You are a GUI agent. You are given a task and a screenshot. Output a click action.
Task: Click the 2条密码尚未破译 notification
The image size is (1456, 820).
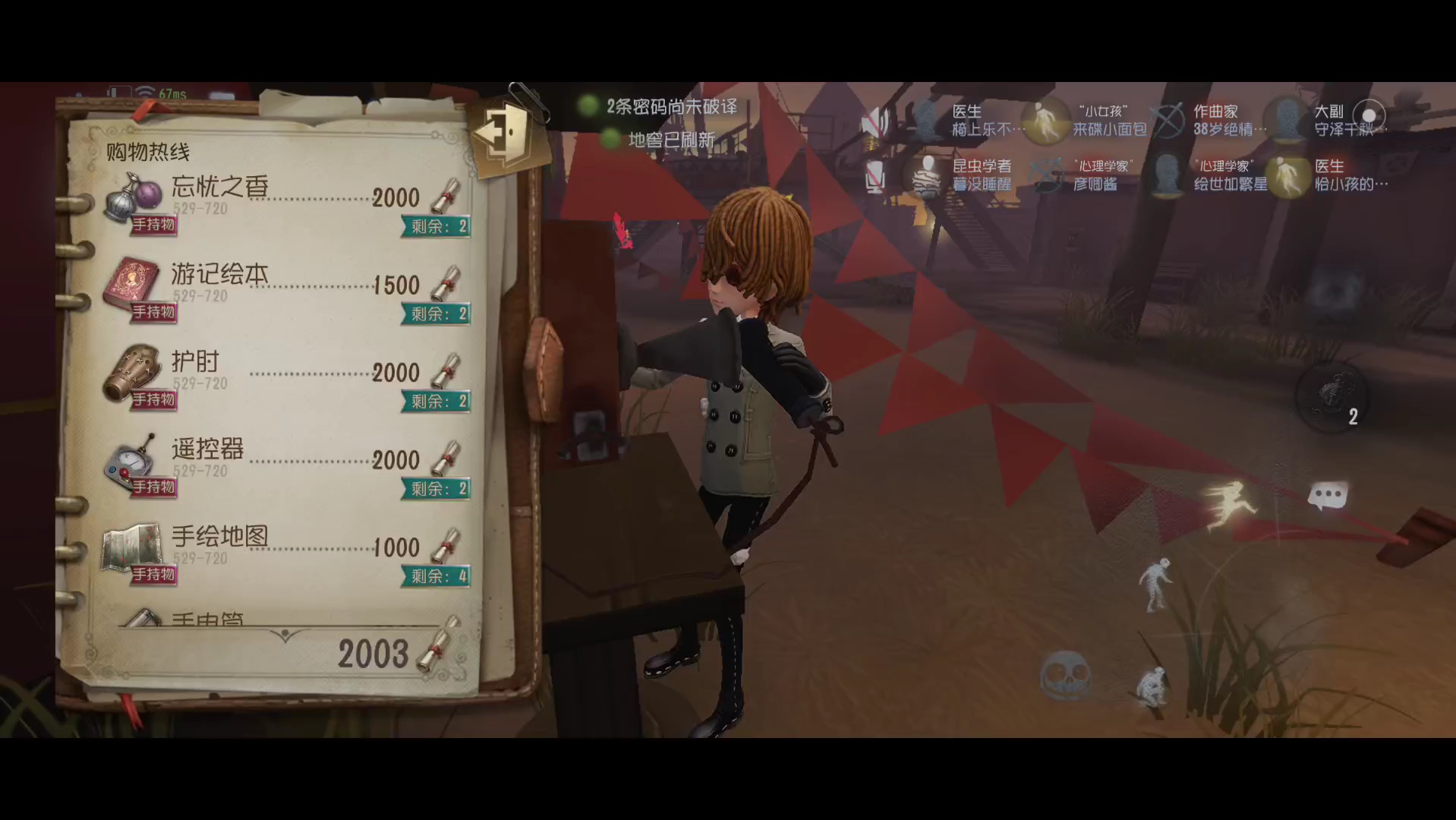[671, 106]
